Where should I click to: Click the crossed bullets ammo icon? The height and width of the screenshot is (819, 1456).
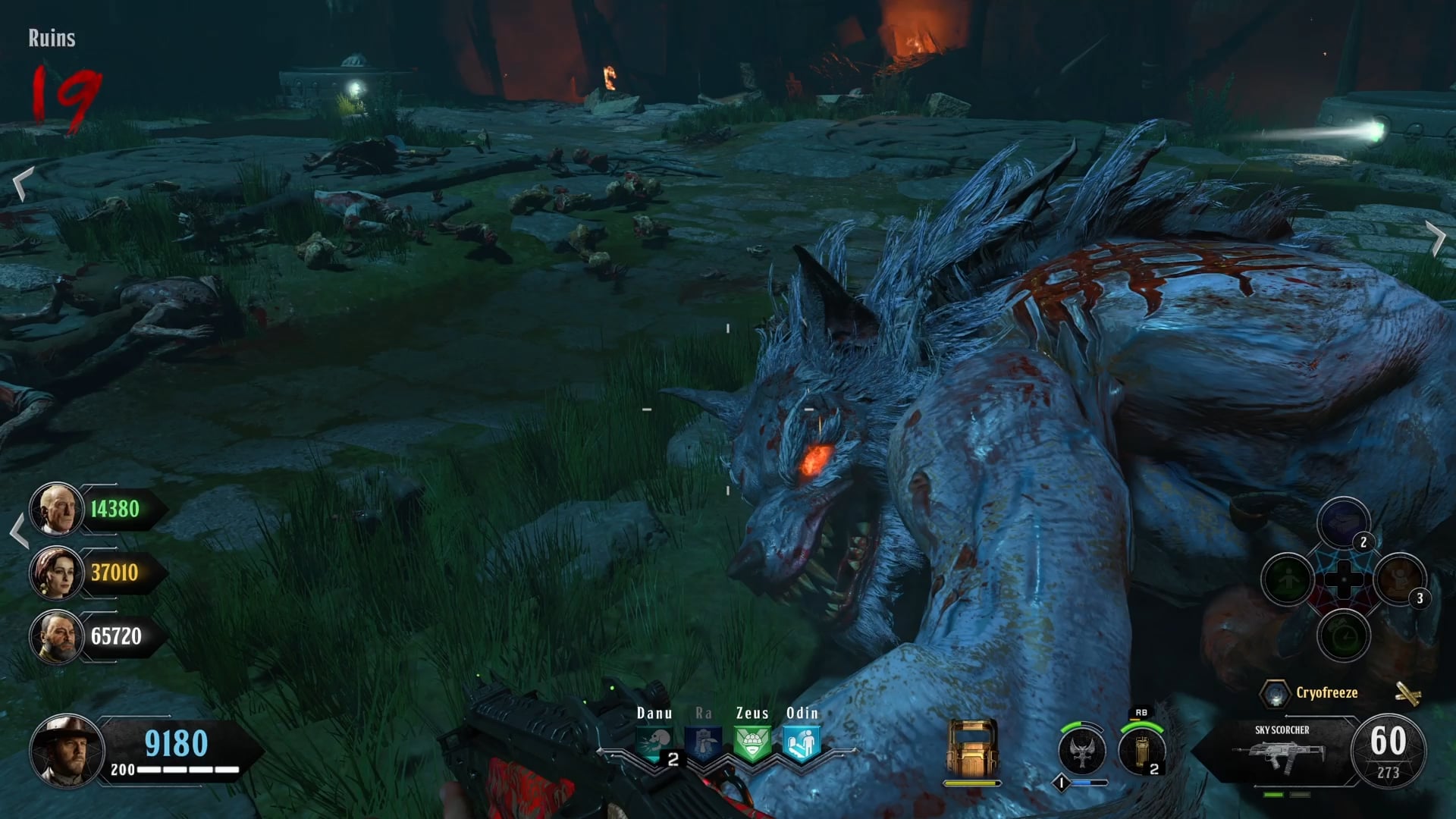pyautogui.click(x=1407, y=693)
